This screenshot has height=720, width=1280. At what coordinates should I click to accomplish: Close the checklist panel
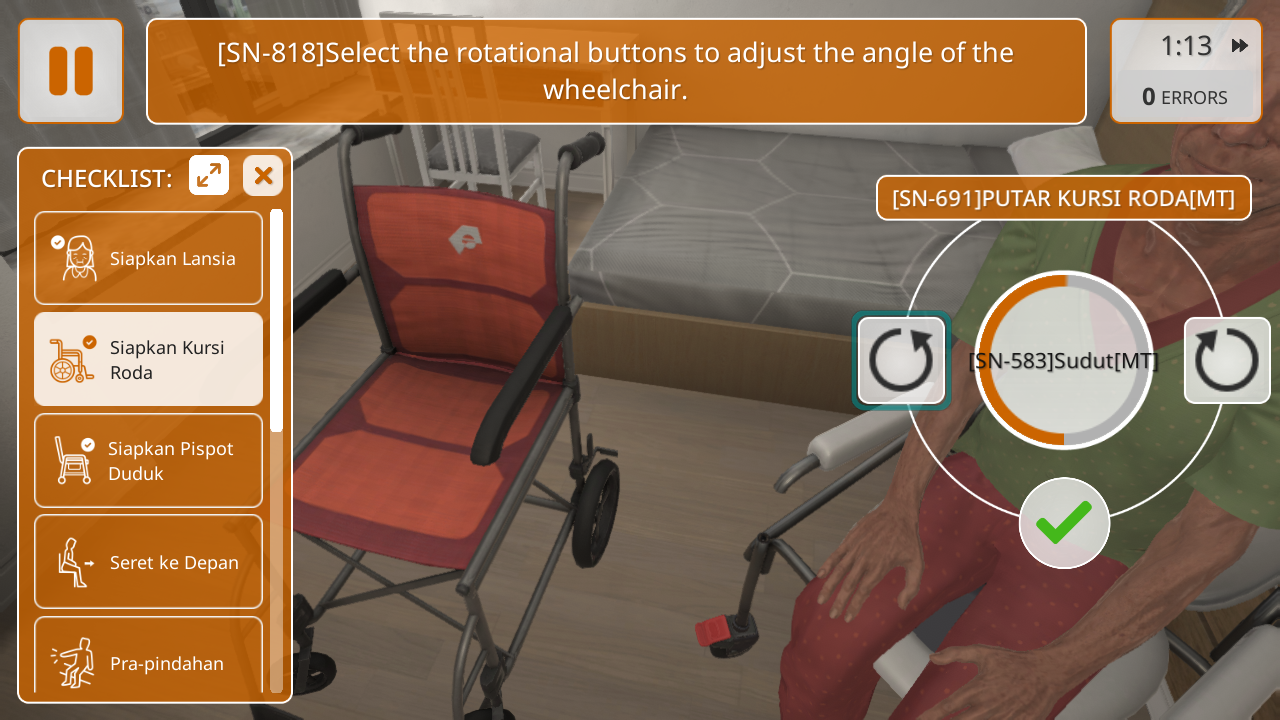[x=263, y=176]
